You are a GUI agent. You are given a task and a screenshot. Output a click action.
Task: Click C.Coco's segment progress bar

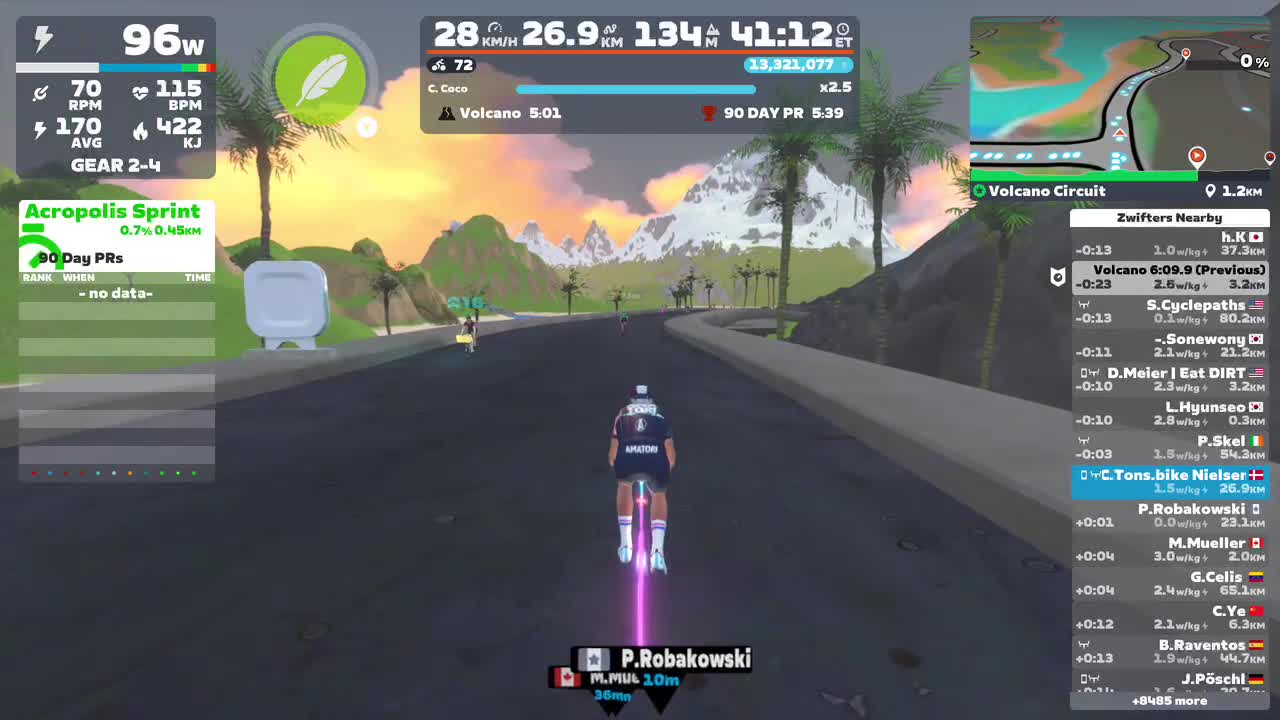point(636,89)
